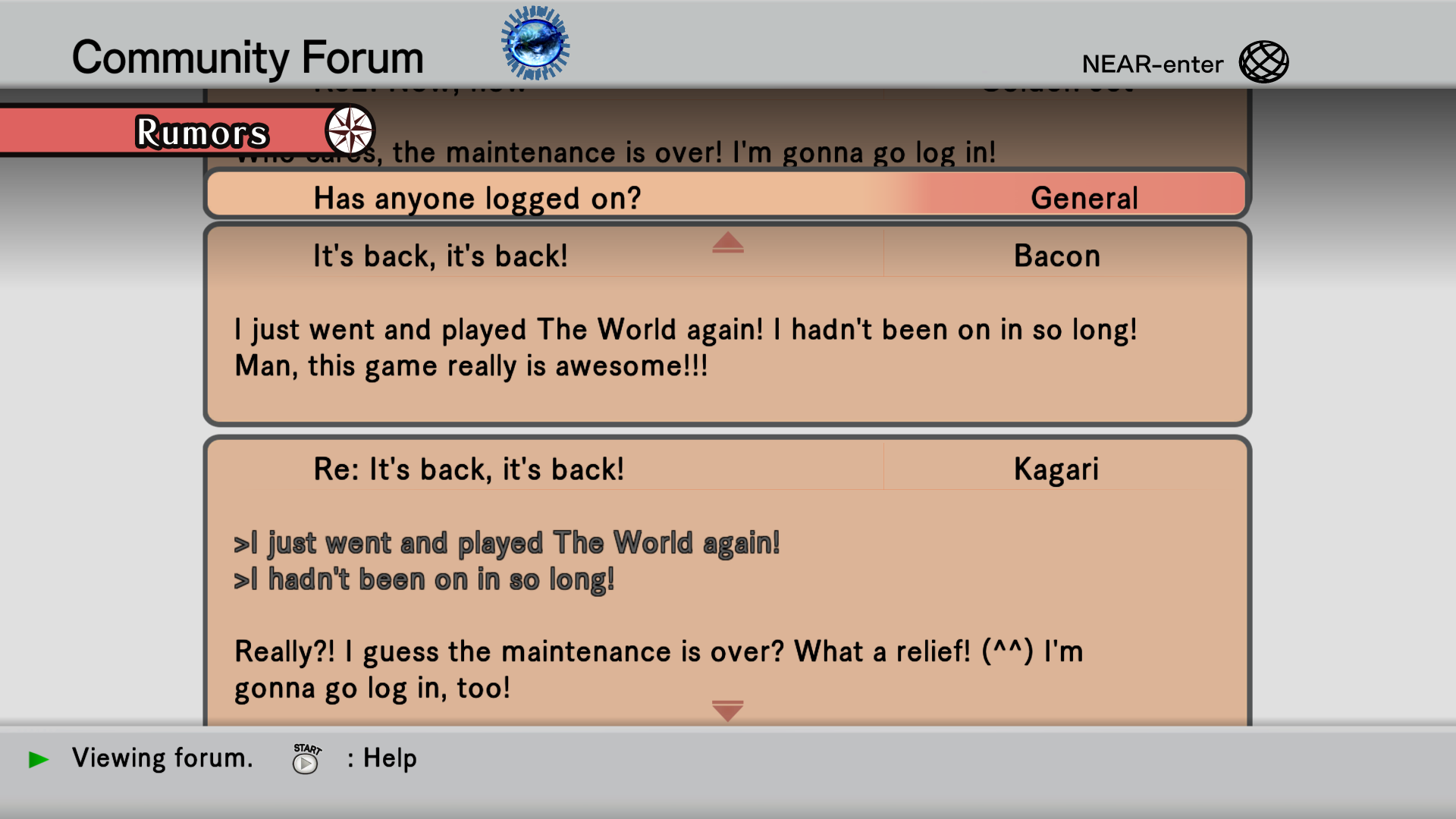Click the NEAR-enter network globe icon
The height and width of the screenshot is (819, 1456).
[x=1263, y=62]
